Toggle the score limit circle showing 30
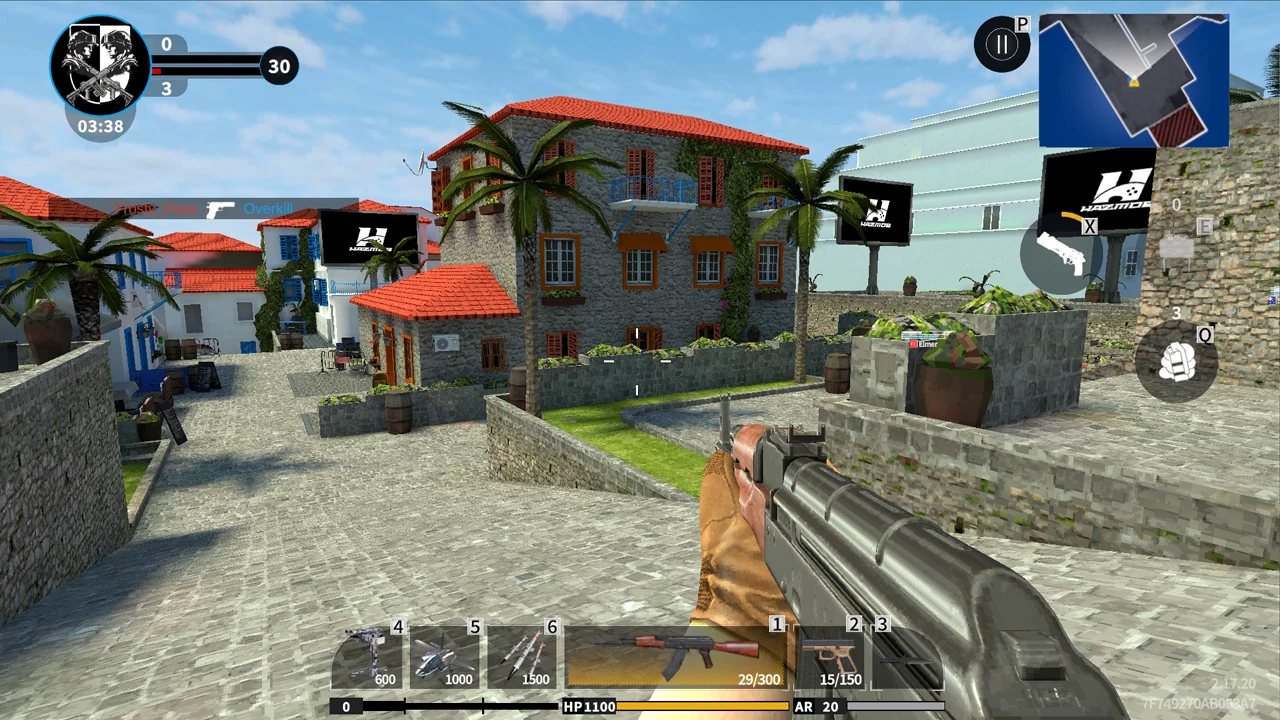The image size is (1280, 720). [279, 65]
